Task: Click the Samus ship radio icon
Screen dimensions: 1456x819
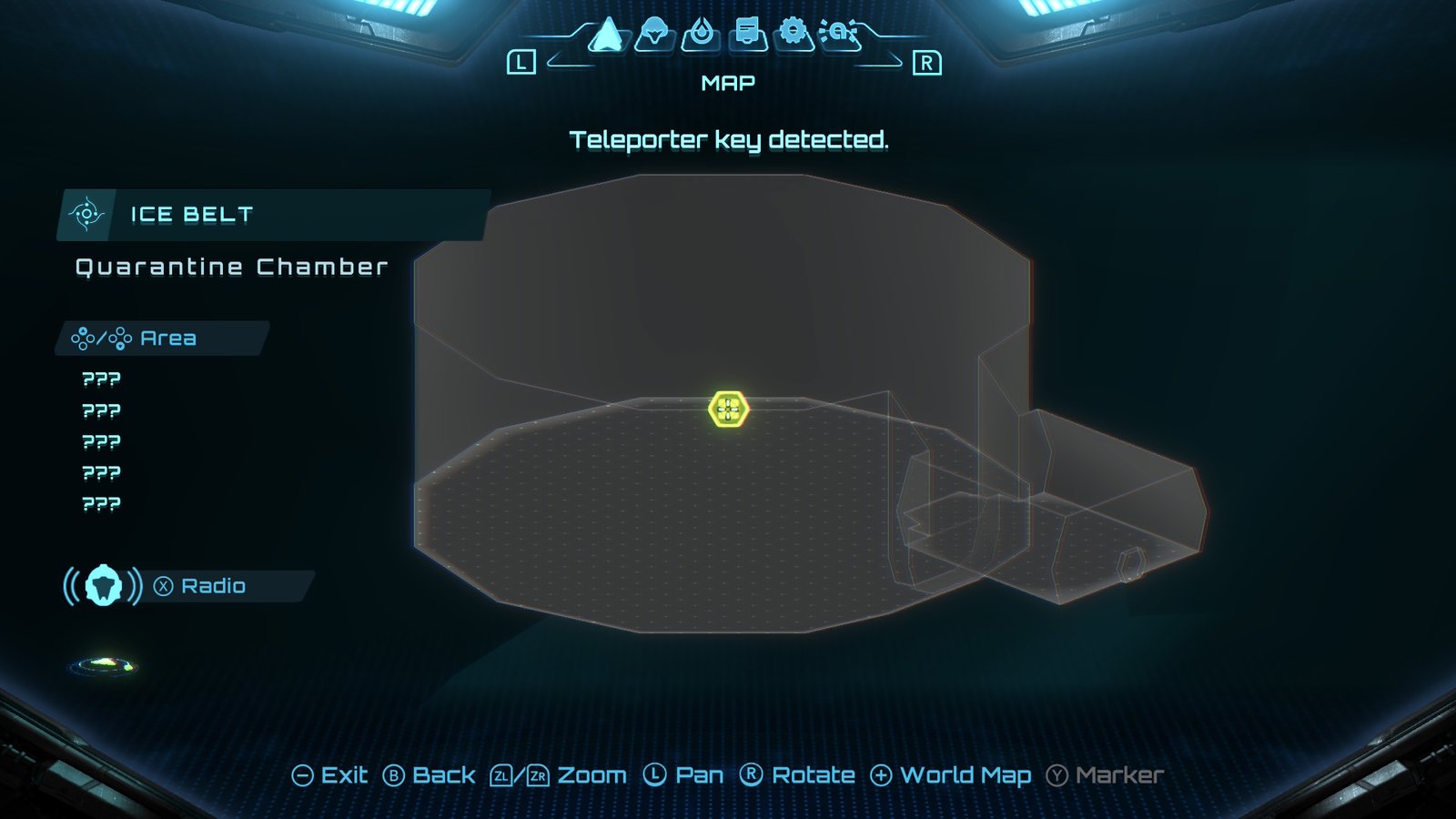Action: coord(103,586)
